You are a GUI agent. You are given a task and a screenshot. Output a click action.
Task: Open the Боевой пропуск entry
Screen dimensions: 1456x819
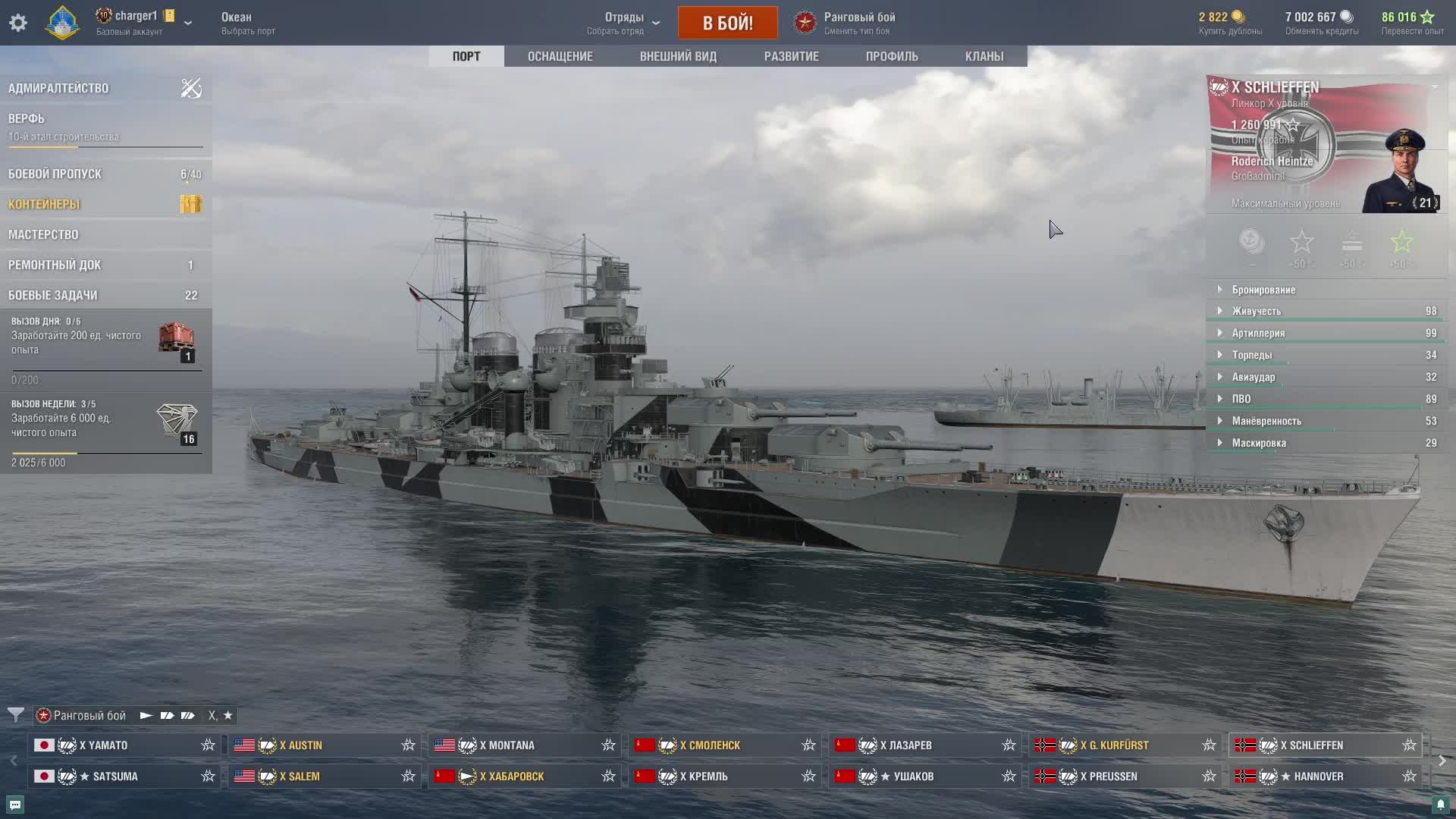(55, 174)
